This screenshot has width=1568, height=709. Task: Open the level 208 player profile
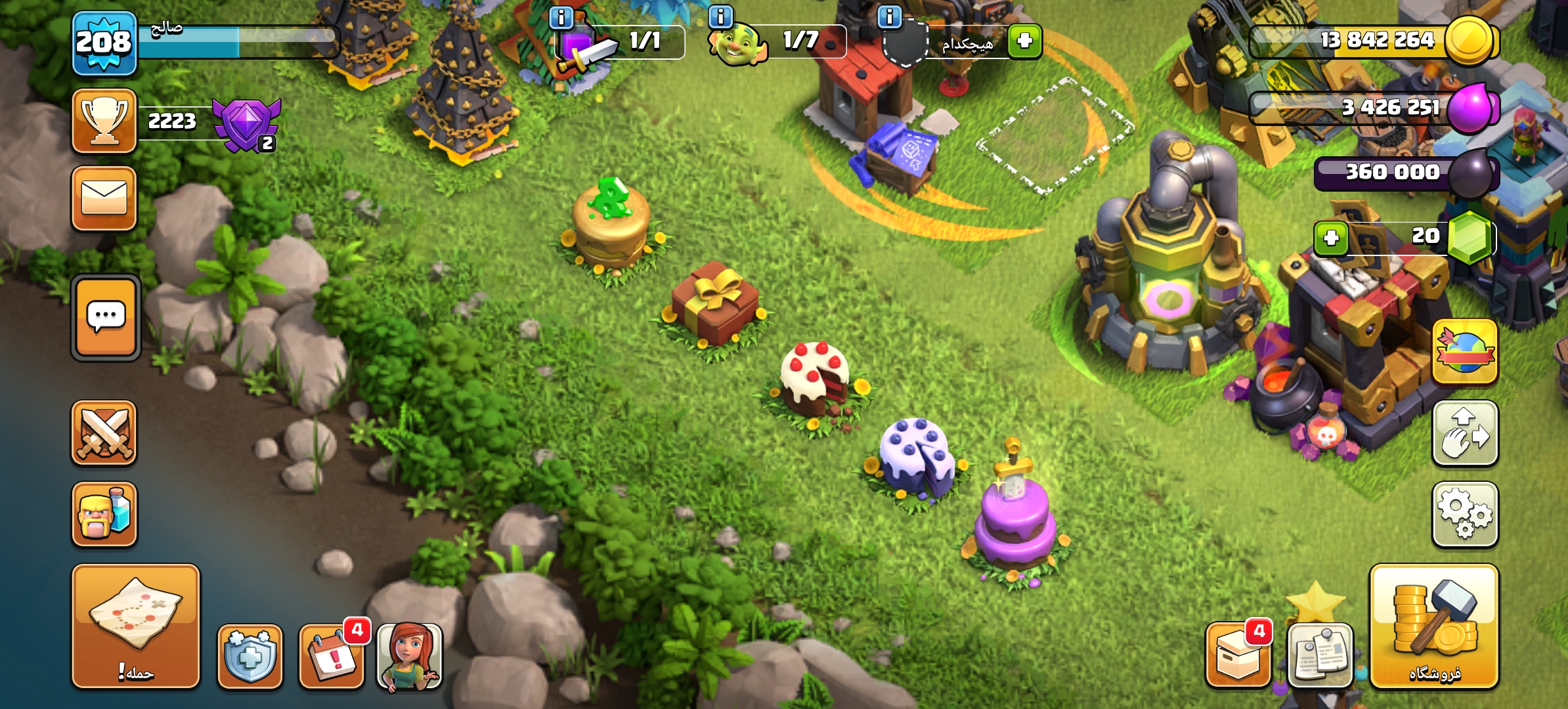104,43
